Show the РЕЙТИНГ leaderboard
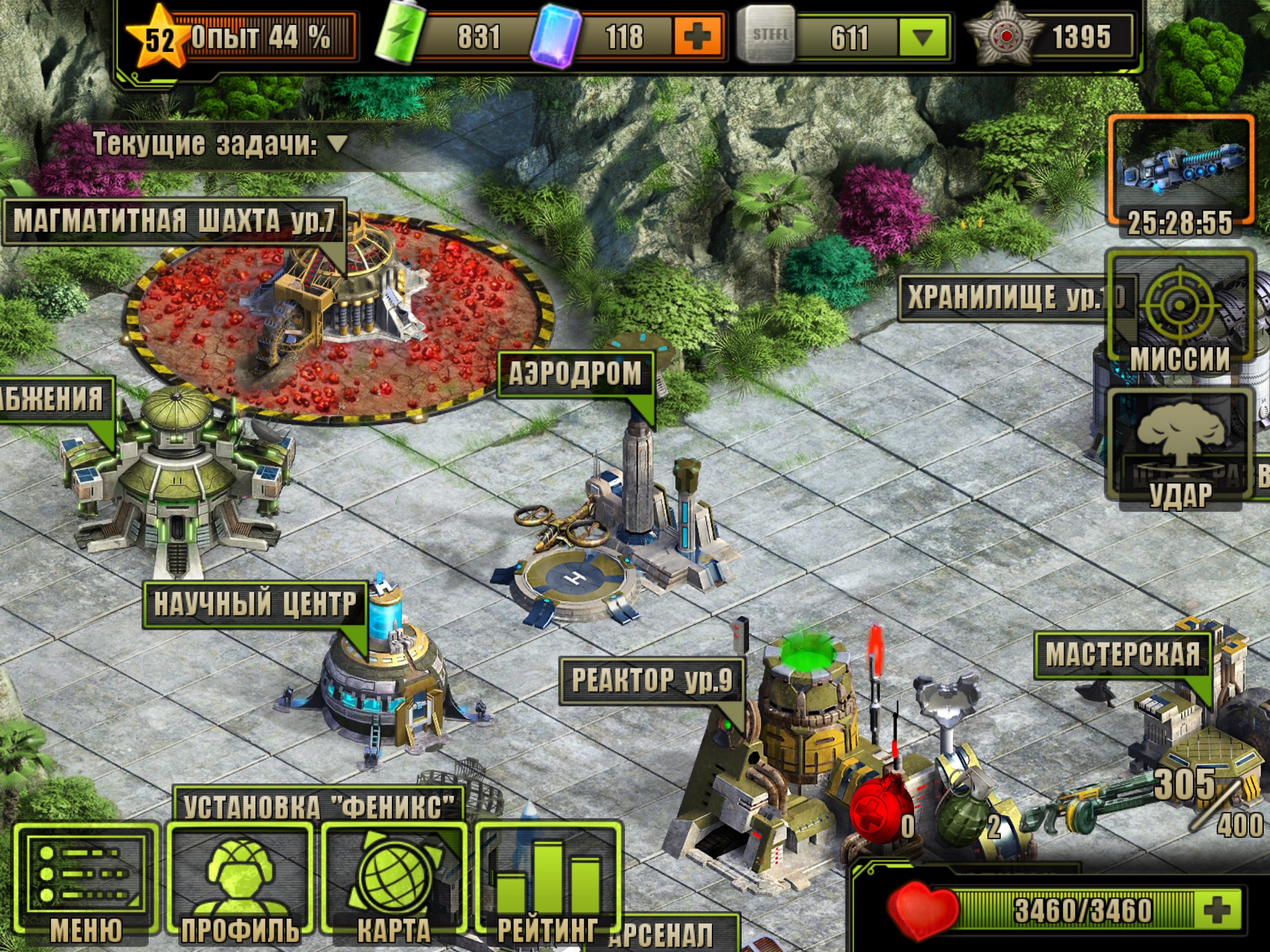The image size is (1270, 952). [548, 880]
